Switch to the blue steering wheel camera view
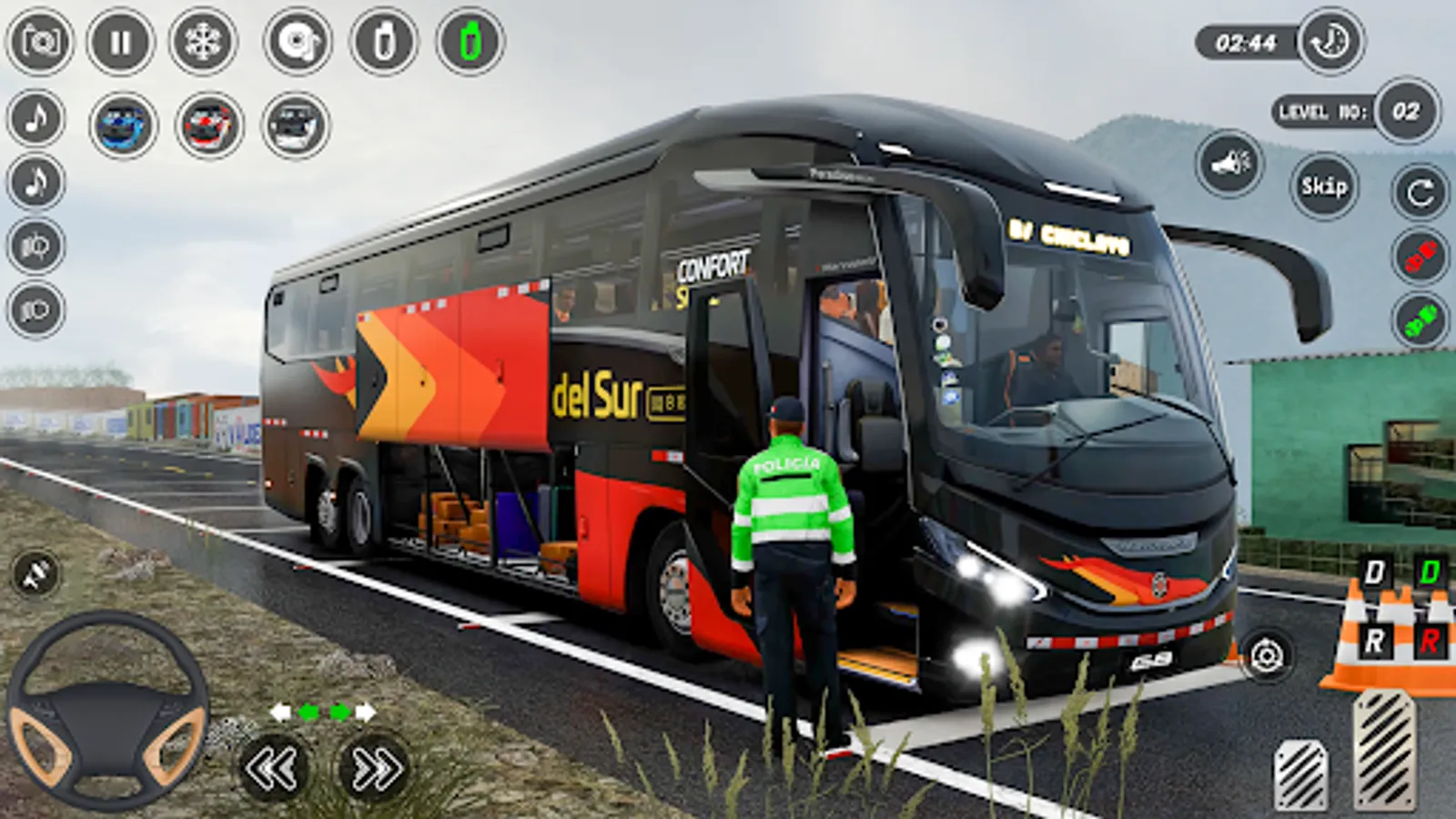This screenshot has height=819, width=1456. (x=123, y=123)
